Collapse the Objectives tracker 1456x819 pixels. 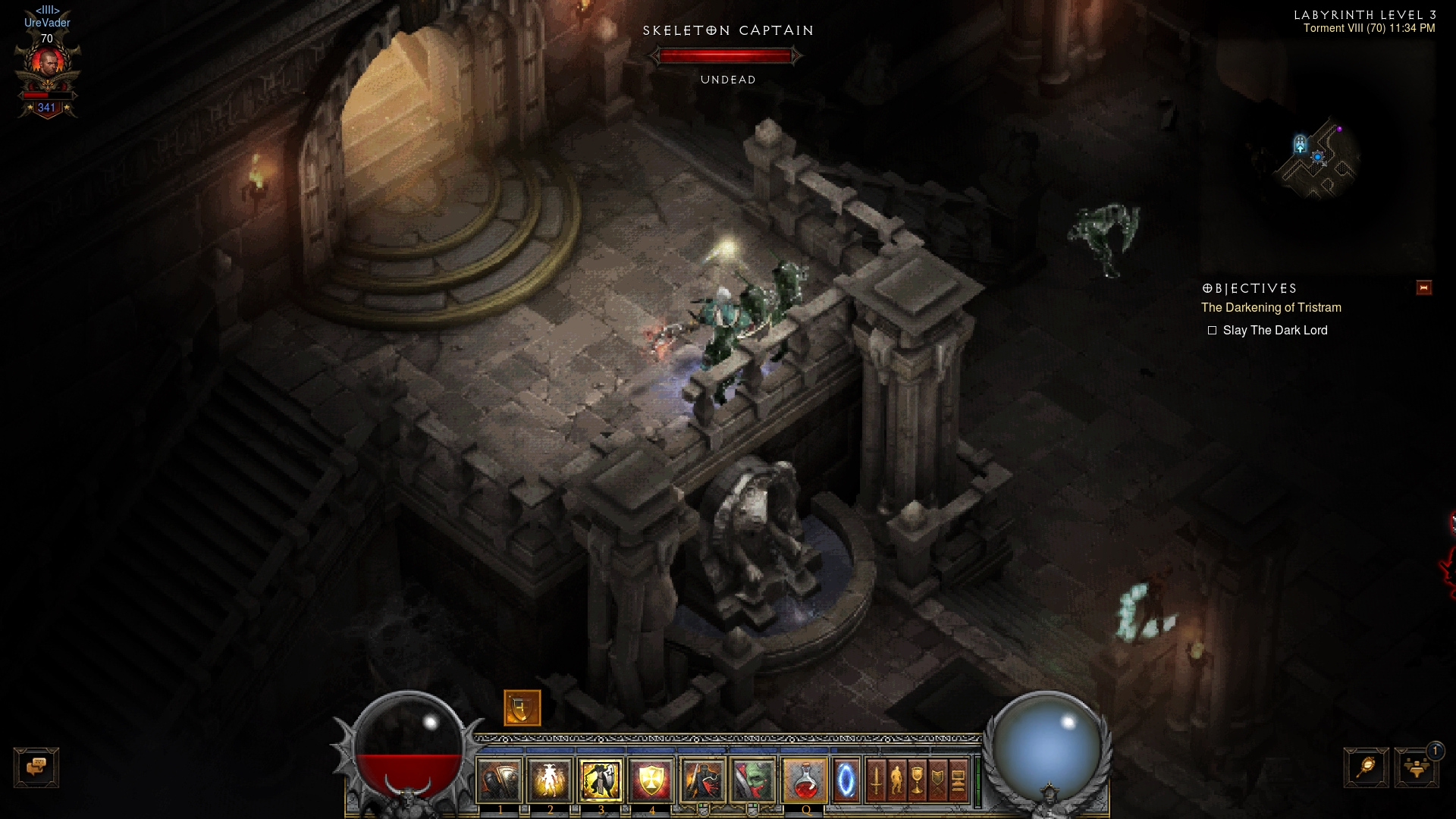(1423, 287)
